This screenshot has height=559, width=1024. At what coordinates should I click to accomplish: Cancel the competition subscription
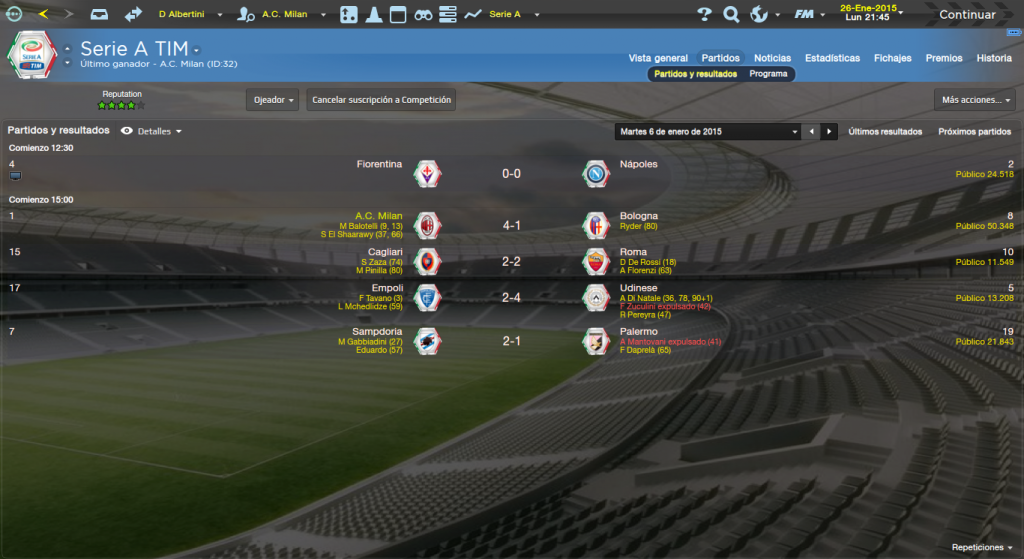click(x=381, y=100)
